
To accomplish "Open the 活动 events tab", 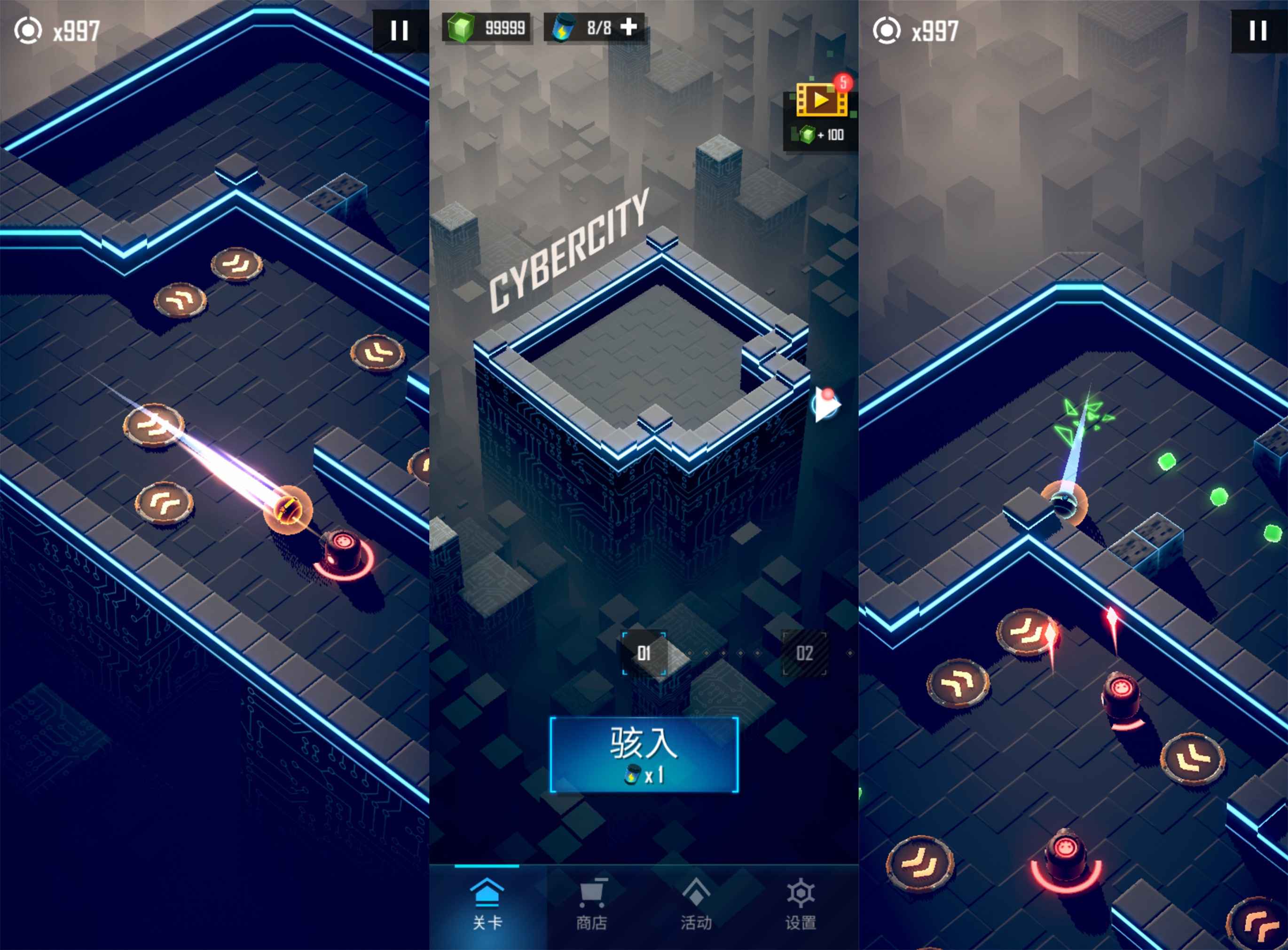I will [696, 904].
